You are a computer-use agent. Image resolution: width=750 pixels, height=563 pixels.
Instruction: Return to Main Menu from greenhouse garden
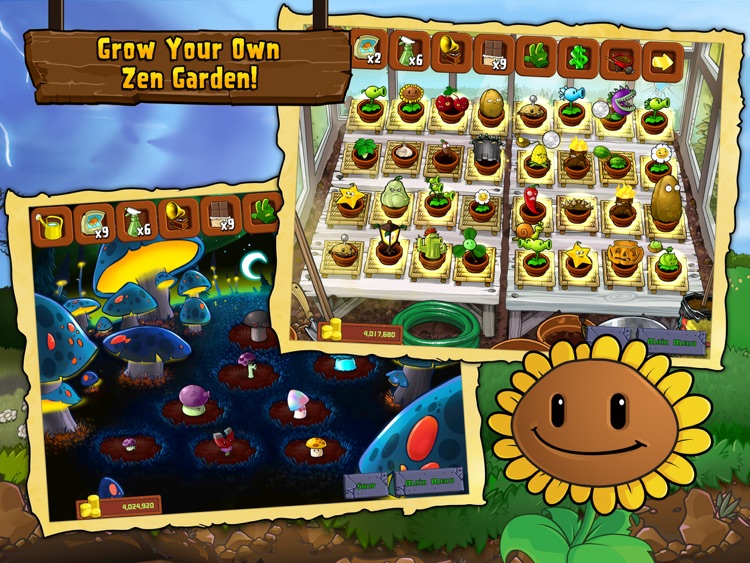tap(671, 340)
